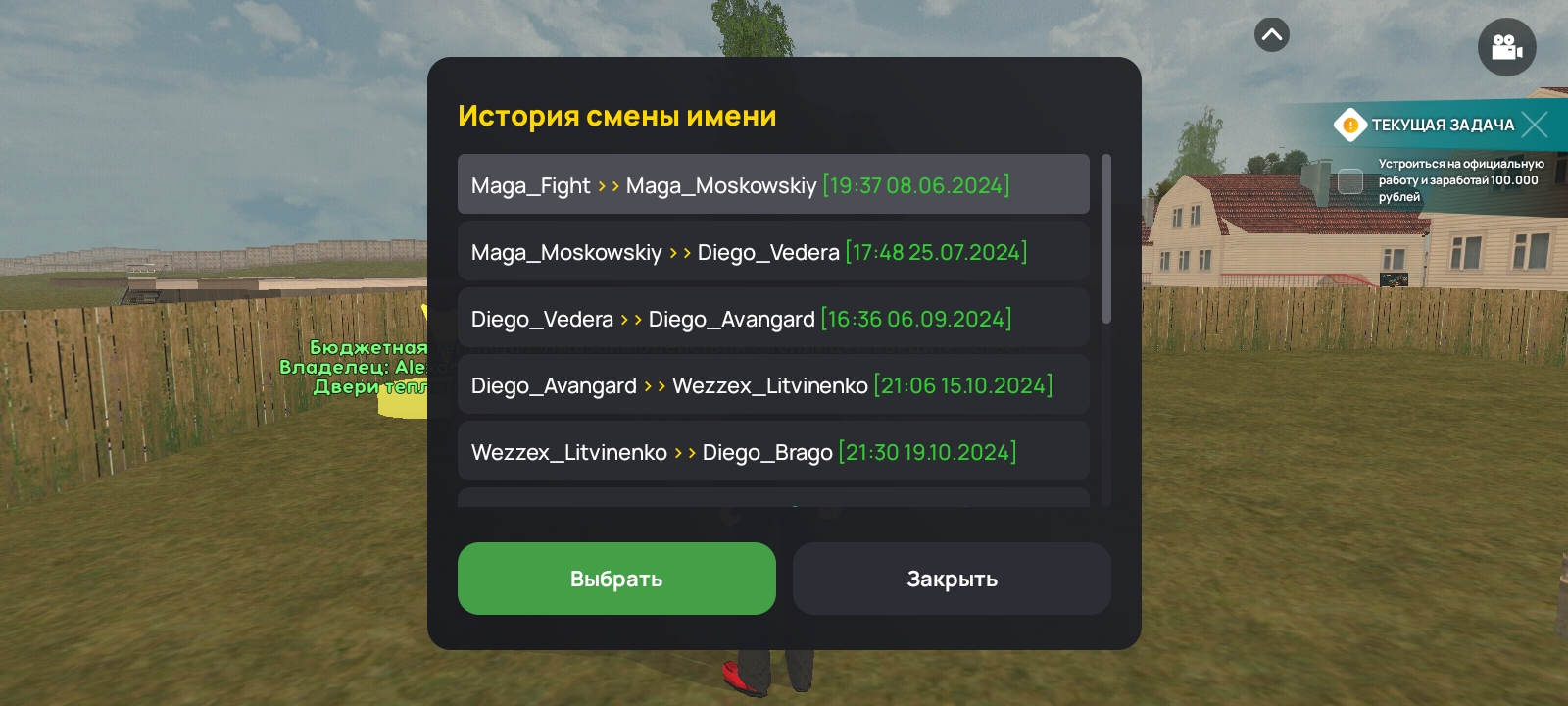Click the orange exclamation icon on task panel
Viewport: 1568px width, 706px height.
coord(1352,126)
